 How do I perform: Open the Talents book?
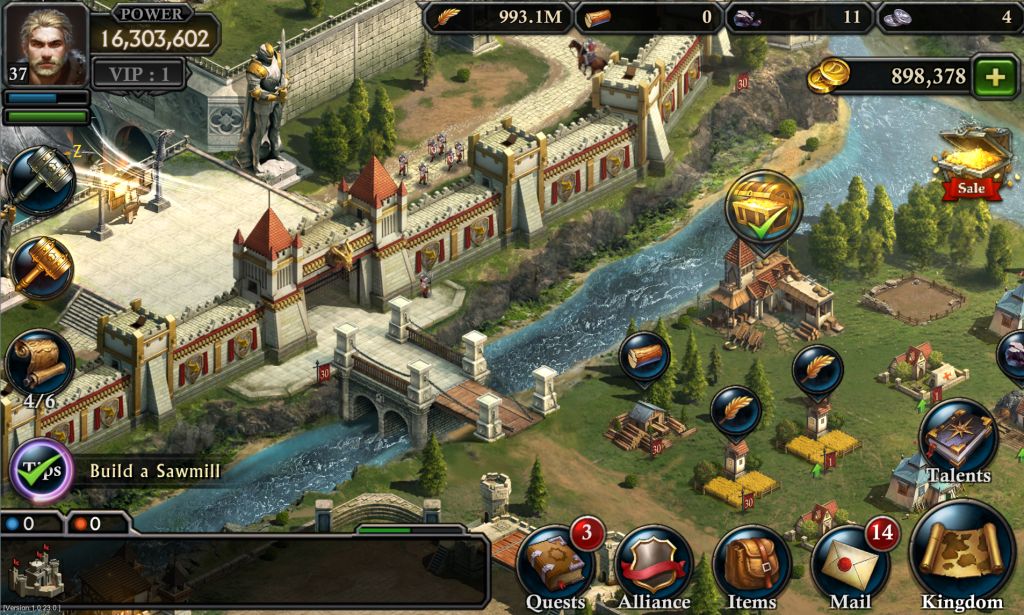[957, 440]
